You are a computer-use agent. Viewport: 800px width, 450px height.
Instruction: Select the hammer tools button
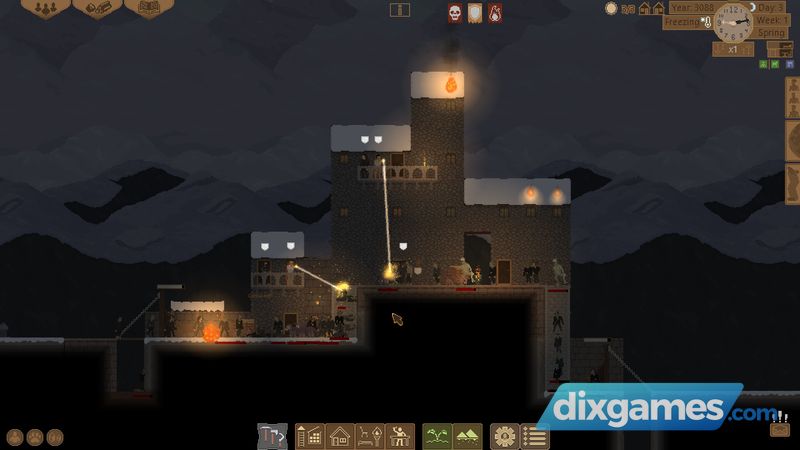(x=272, y=436)
